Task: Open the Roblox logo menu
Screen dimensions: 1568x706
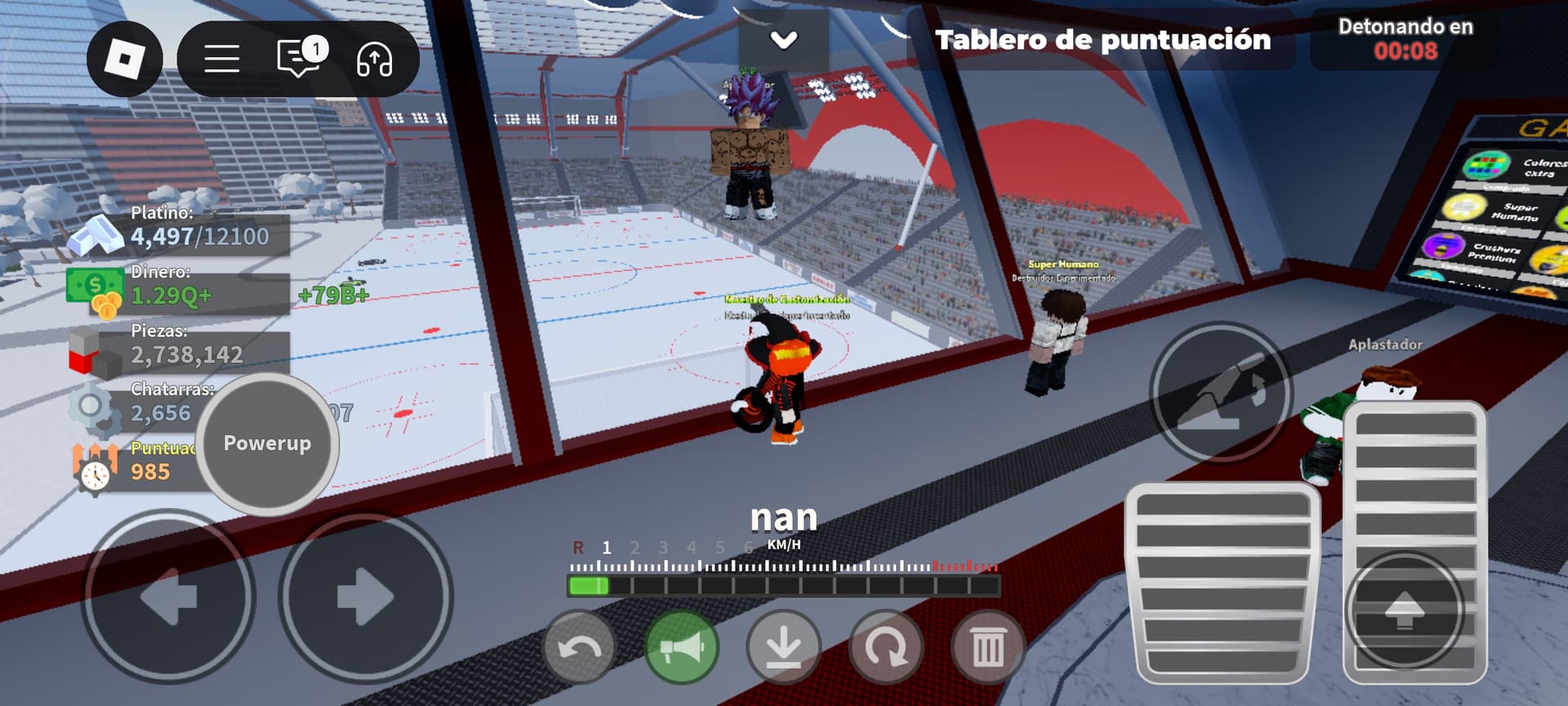Action: click(125, 59)
